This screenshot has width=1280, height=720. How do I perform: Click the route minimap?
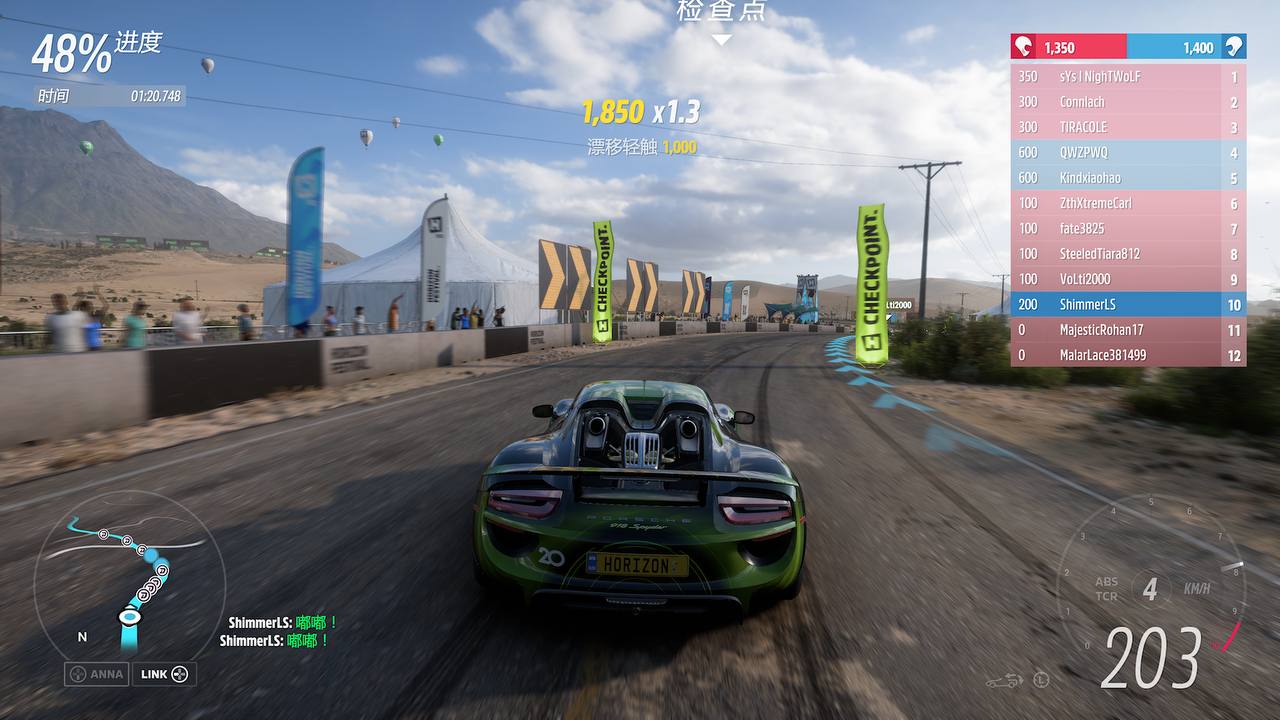(x=128, y=575)
